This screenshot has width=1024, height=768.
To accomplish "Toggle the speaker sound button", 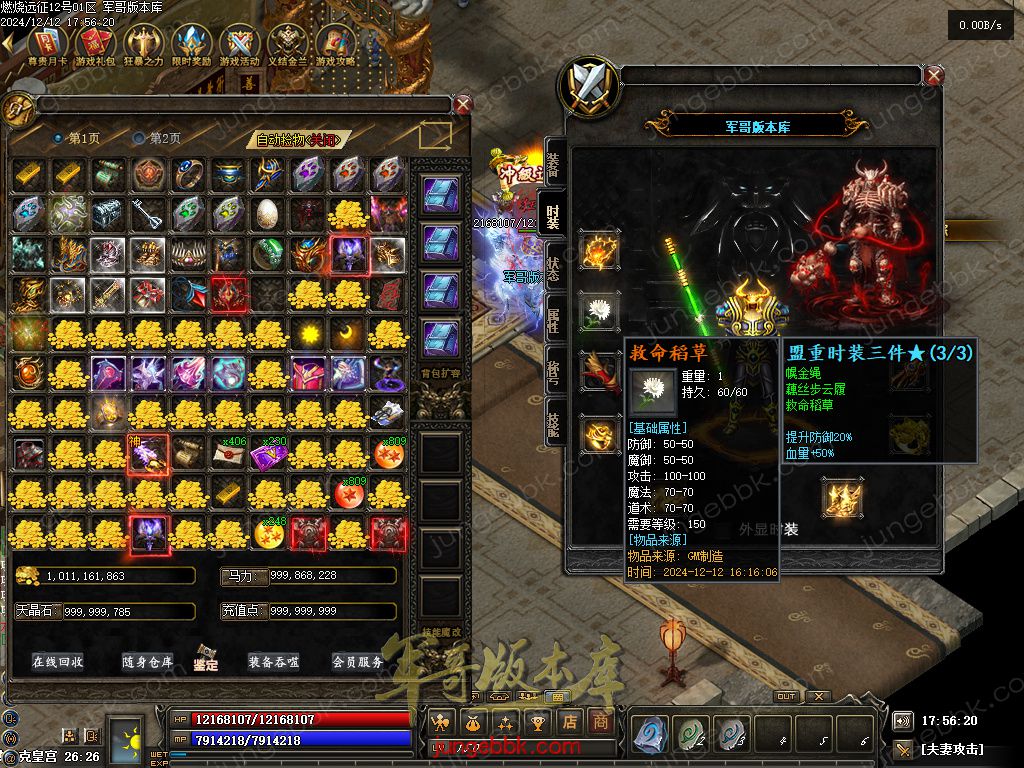I will pos(903,720).
